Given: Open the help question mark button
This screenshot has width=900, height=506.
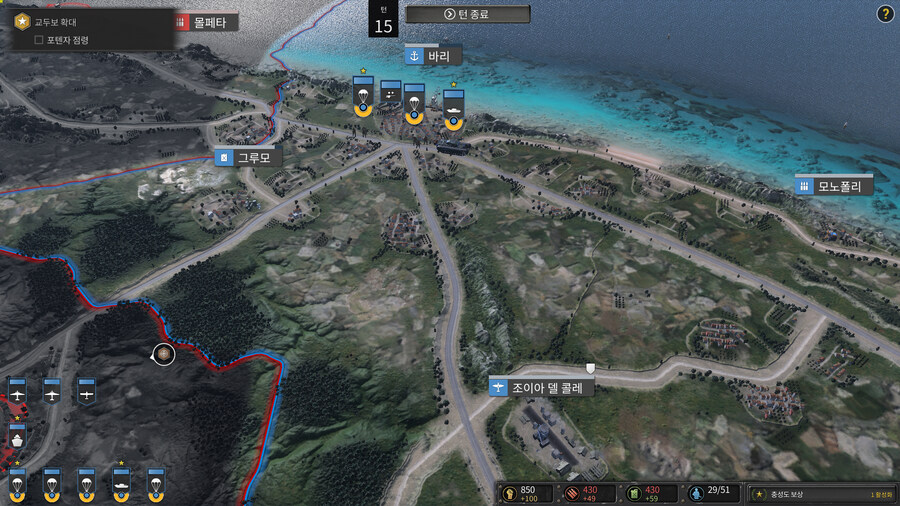Looking at the screenshot, I should (x=885, y=14).
